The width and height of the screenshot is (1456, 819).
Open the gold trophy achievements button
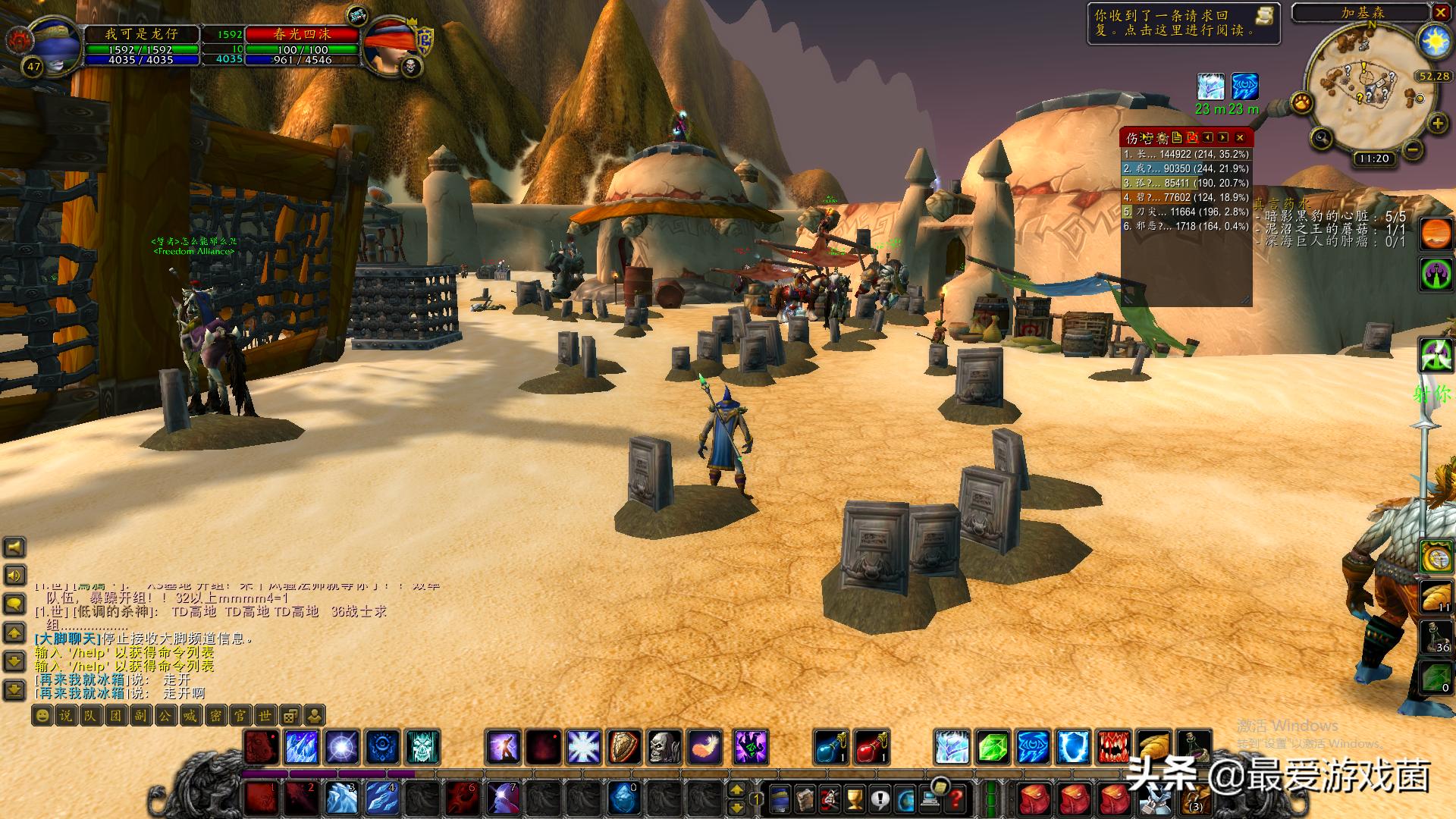point(854,799)
